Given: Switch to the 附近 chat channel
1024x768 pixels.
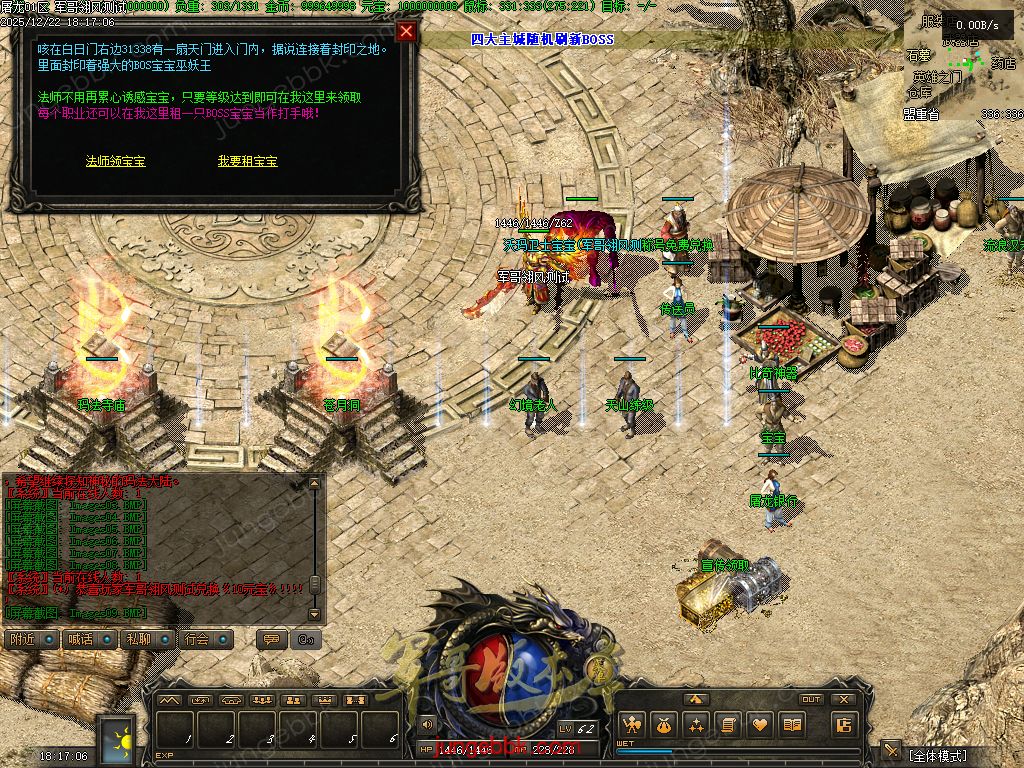Looking at the screenshot, I should 30,639.
